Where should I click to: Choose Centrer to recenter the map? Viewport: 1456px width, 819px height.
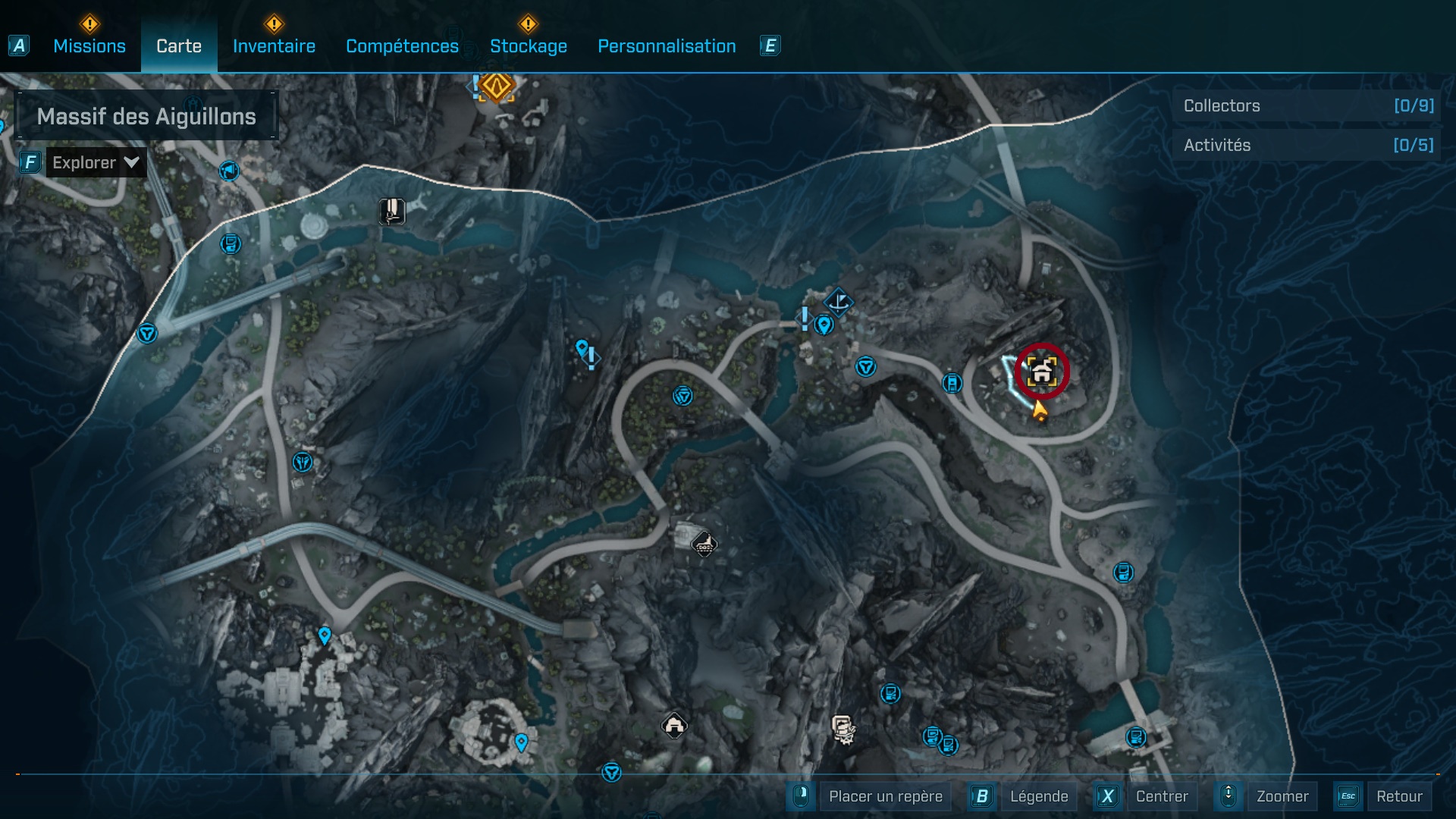coord(1161,796)
